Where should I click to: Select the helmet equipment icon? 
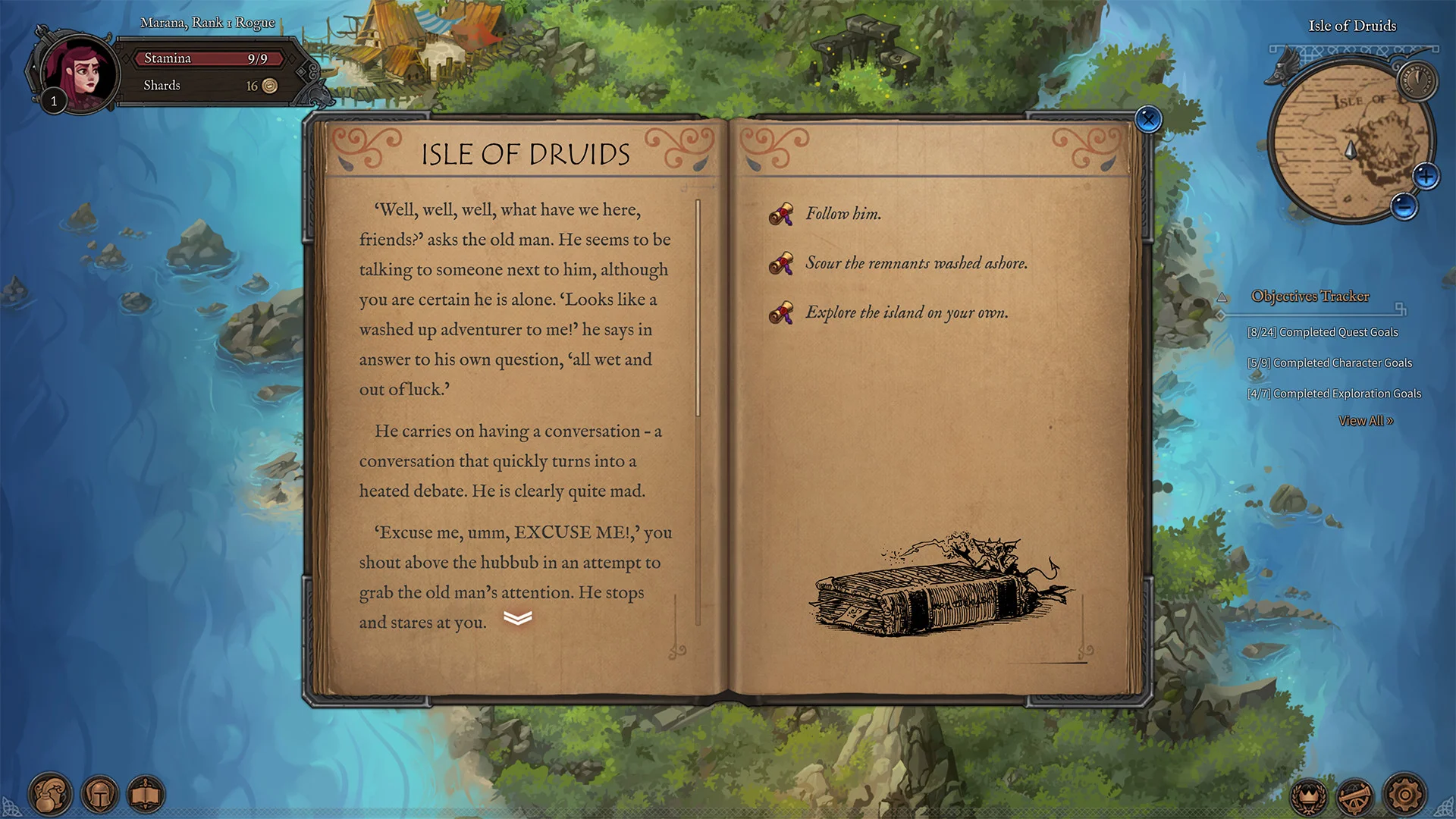pos(100,794)
